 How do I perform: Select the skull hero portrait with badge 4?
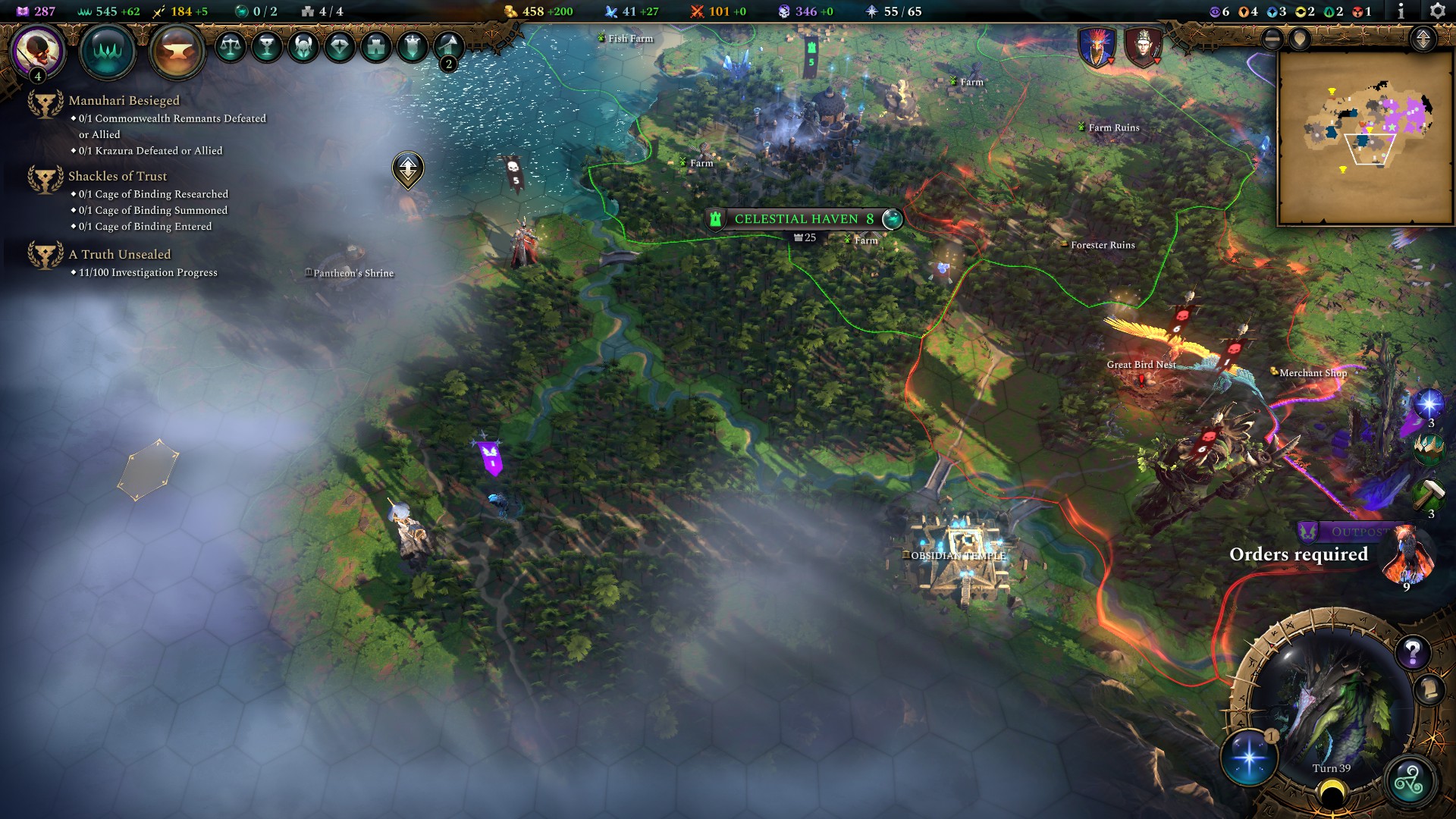coord(36,52)
